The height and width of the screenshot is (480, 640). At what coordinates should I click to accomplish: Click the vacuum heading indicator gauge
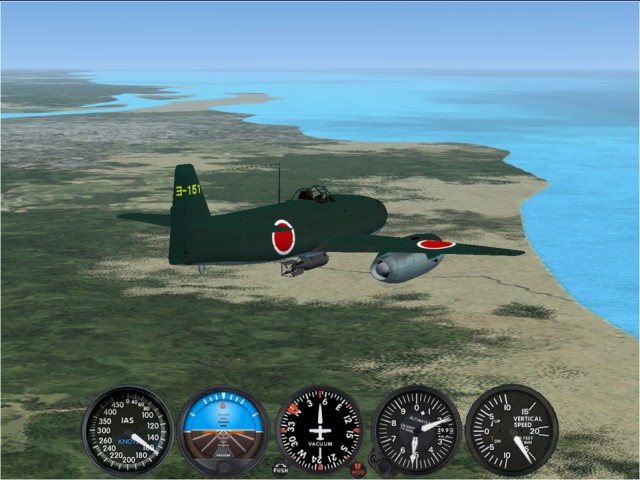coord(320,430)
